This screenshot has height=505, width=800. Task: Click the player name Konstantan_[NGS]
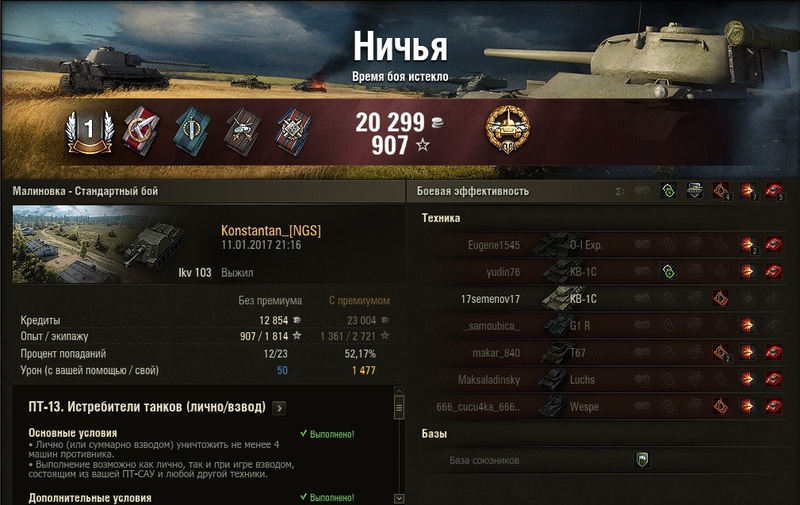pyautogui.click(x=271, y=231)
